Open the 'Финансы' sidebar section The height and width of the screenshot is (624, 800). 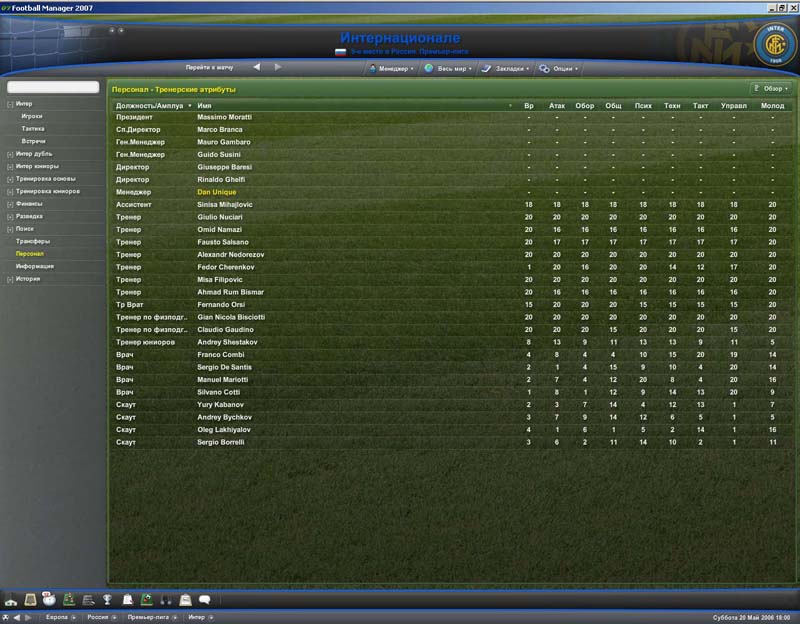pos(28,203)
